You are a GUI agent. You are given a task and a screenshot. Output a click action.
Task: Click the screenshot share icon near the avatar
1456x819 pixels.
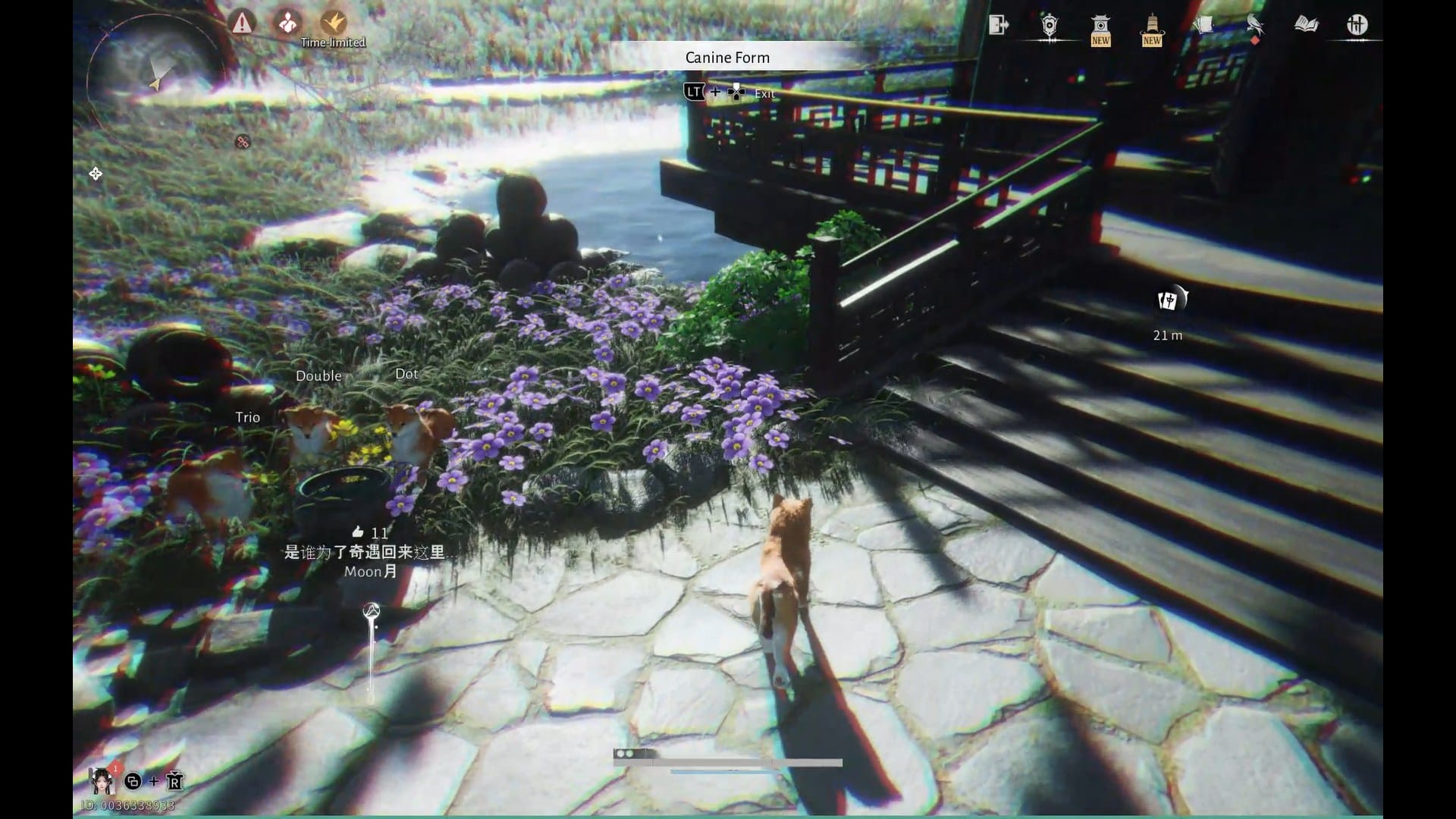tap(132, 781)
